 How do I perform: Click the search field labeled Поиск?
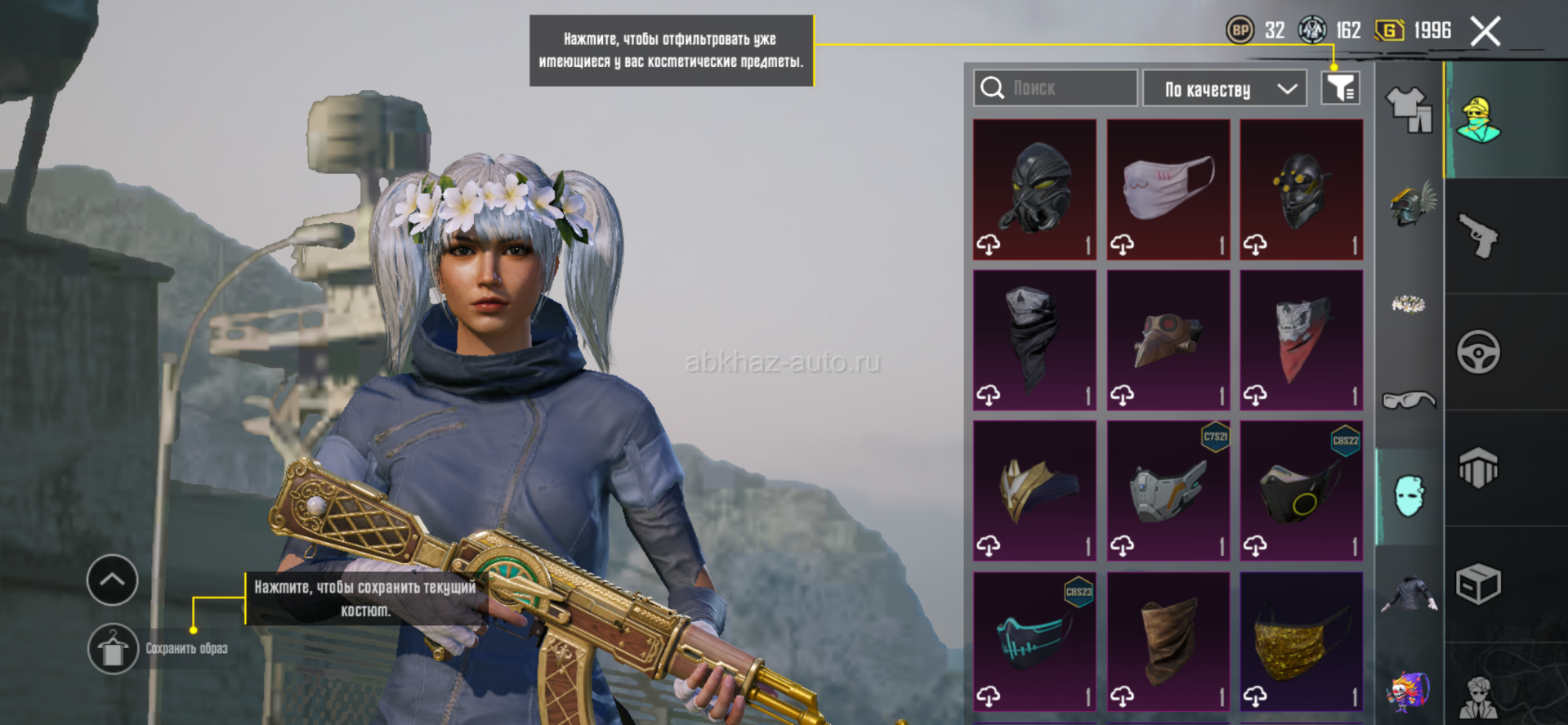click(x=1055, y=88)
